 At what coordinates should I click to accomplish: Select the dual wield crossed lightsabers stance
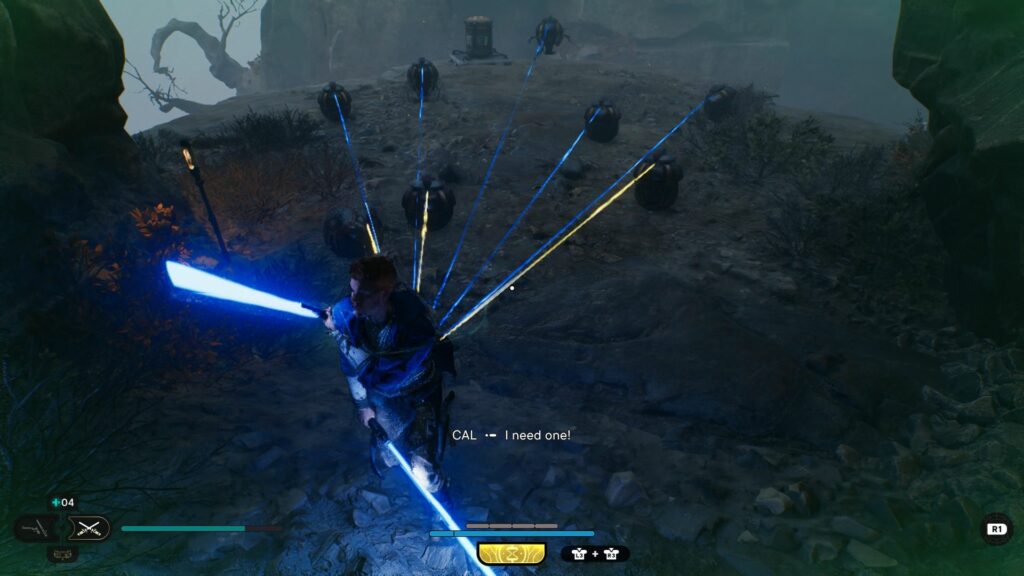coord(88,528)
